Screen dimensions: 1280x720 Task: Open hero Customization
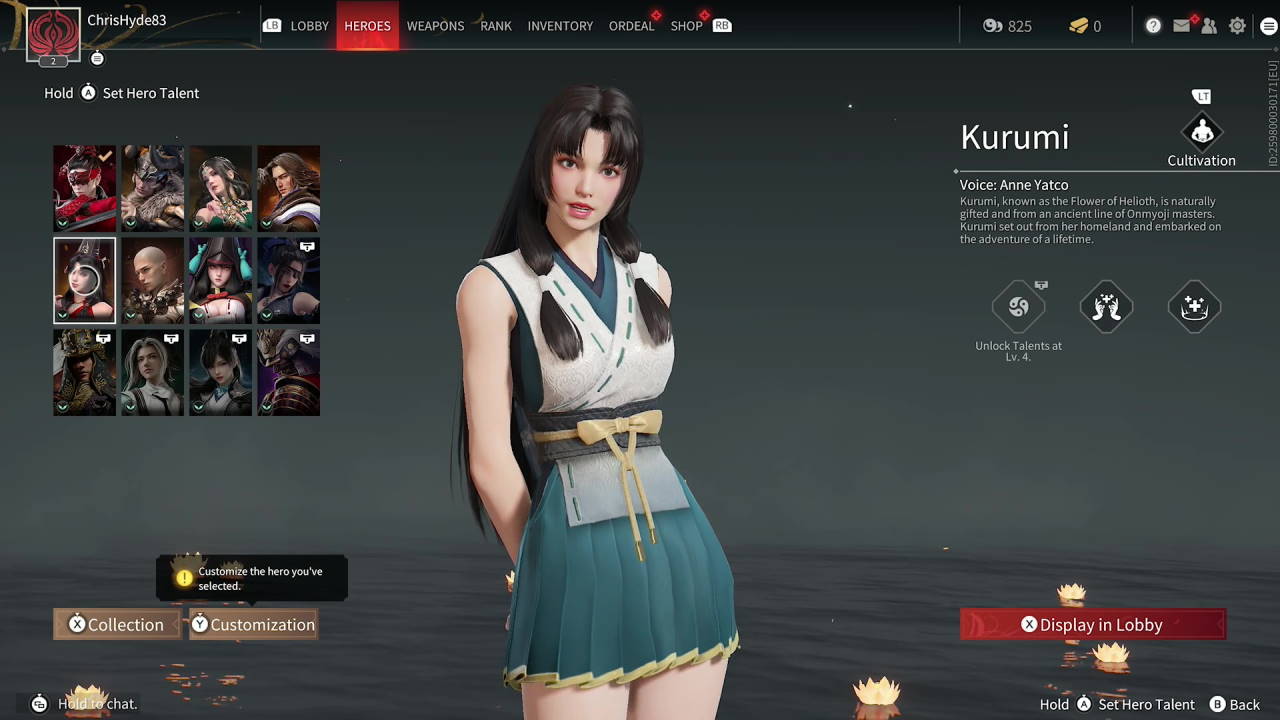[253, 624]
